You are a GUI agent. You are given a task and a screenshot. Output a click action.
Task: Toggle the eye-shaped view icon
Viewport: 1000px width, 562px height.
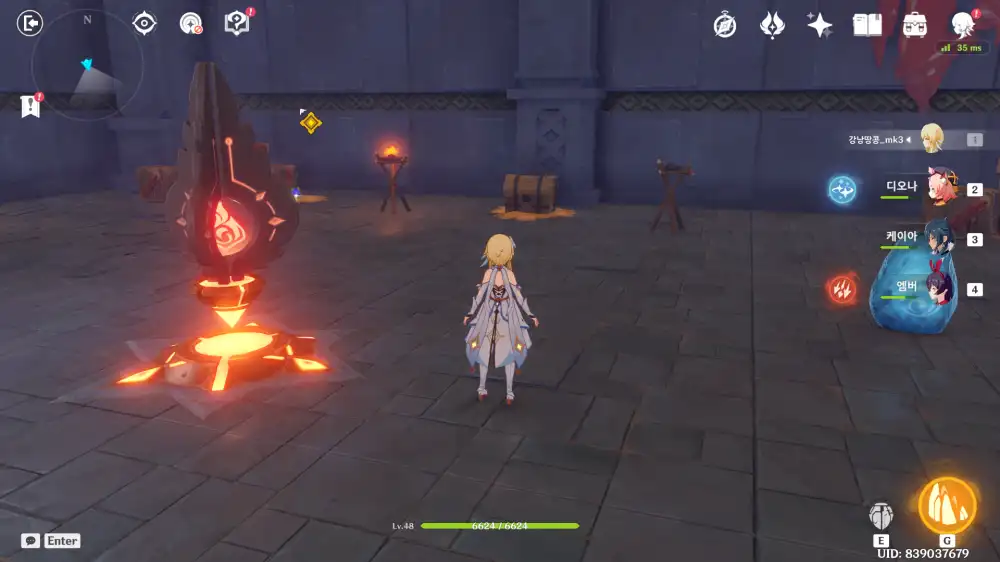tap(145, 23)
